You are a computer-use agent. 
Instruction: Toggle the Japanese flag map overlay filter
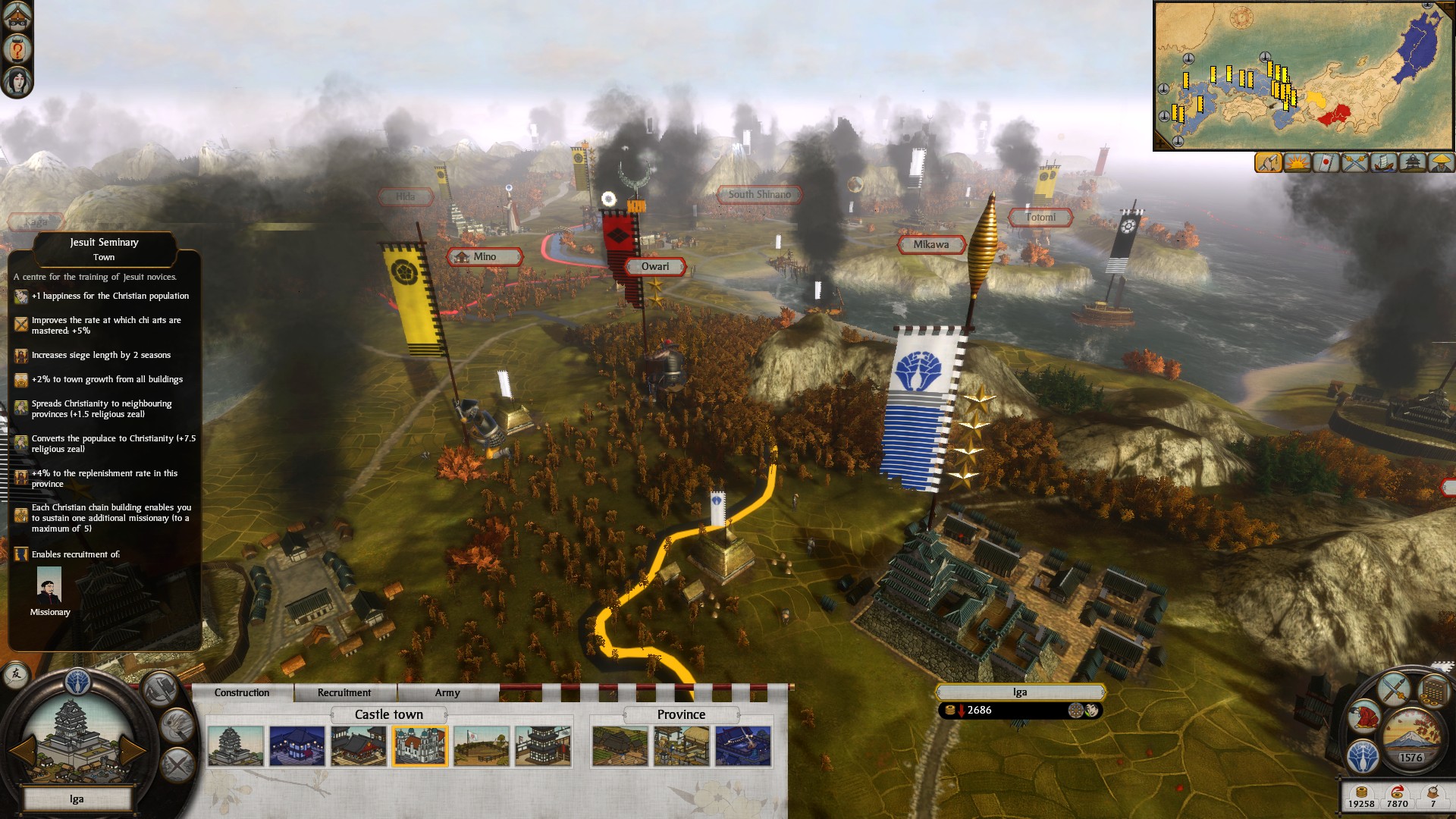click(x=1326, y=163)
